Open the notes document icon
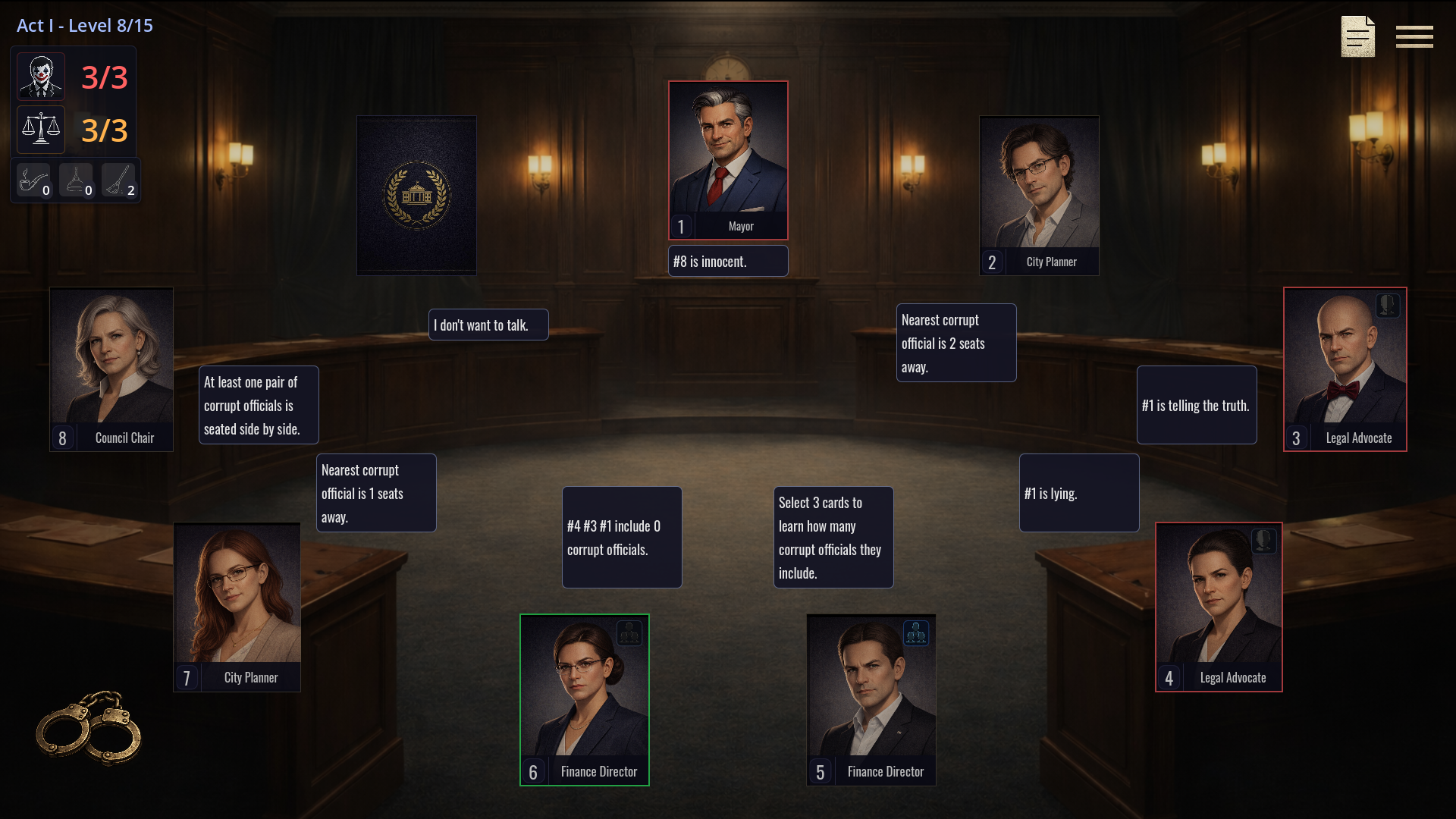Image resolution: width=1456 pixels, height=819 pixels. [1357, 36]
